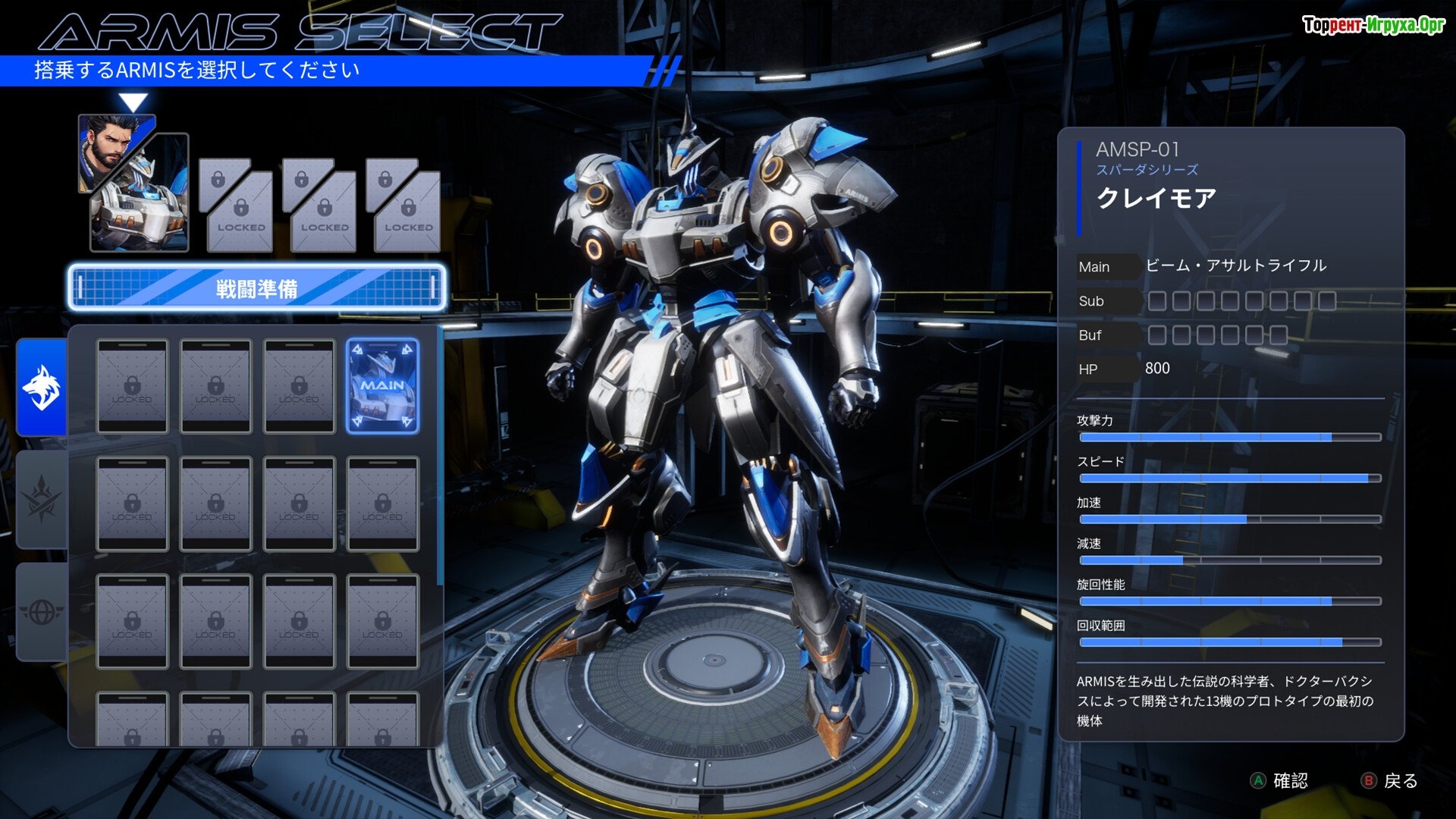Select the MAIN Claymore ARMIS card
Viewport: 1456px width, 819px height.
382,386
